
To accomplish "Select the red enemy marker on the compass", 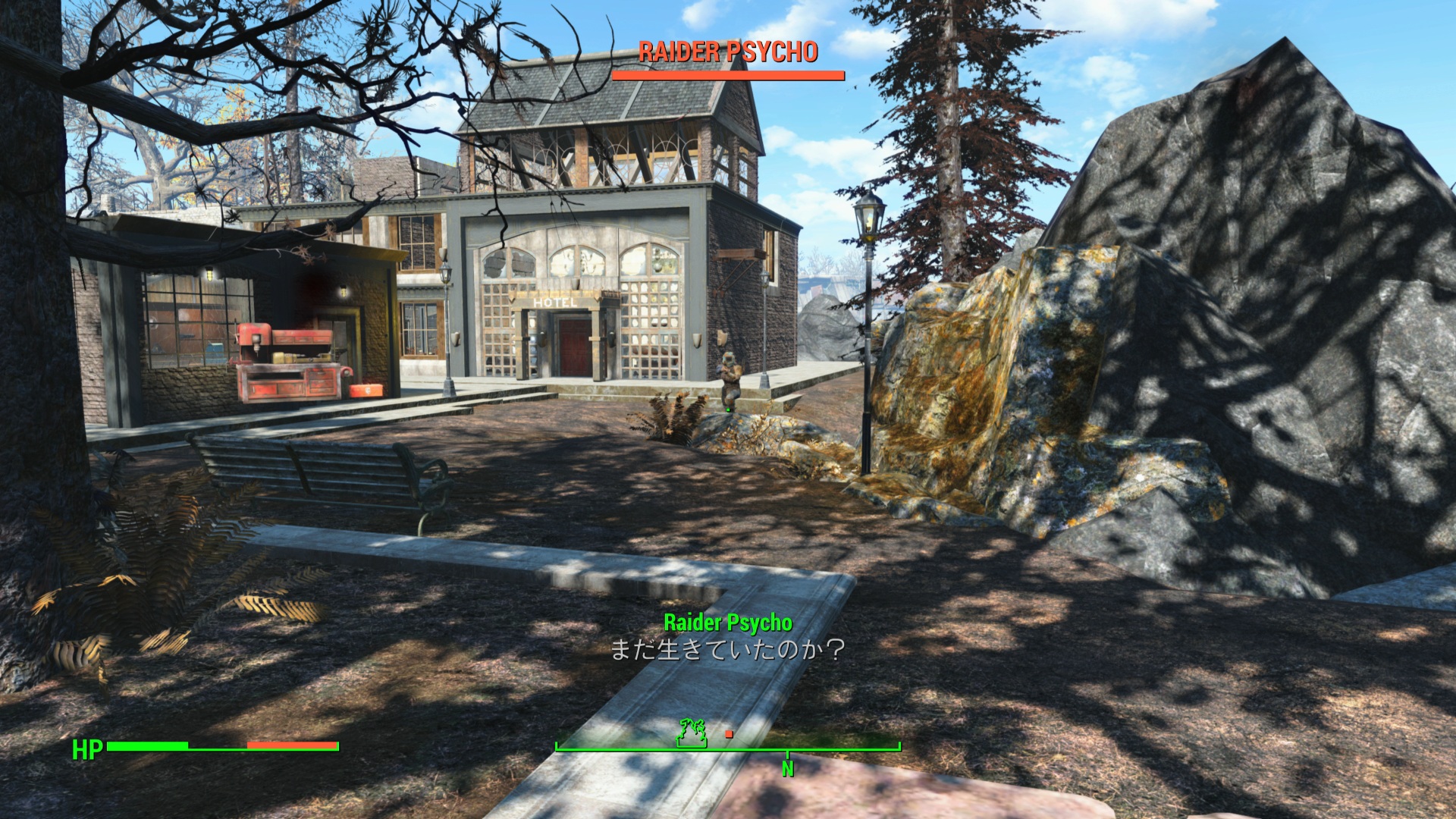I will pos(729,734).
